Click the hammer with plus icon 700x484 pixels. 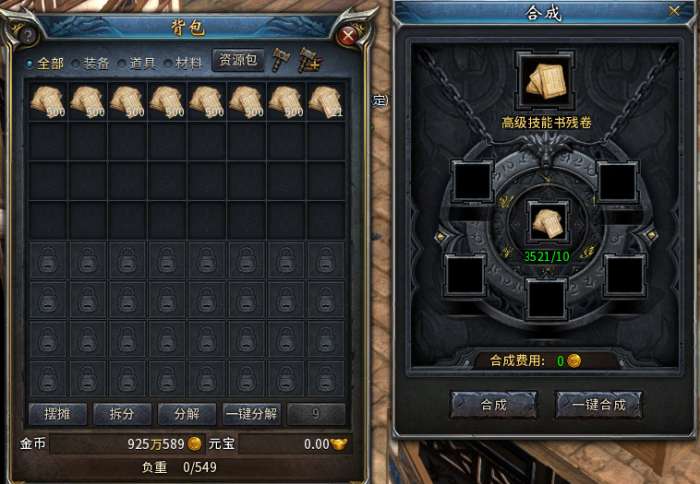[310, 61]
